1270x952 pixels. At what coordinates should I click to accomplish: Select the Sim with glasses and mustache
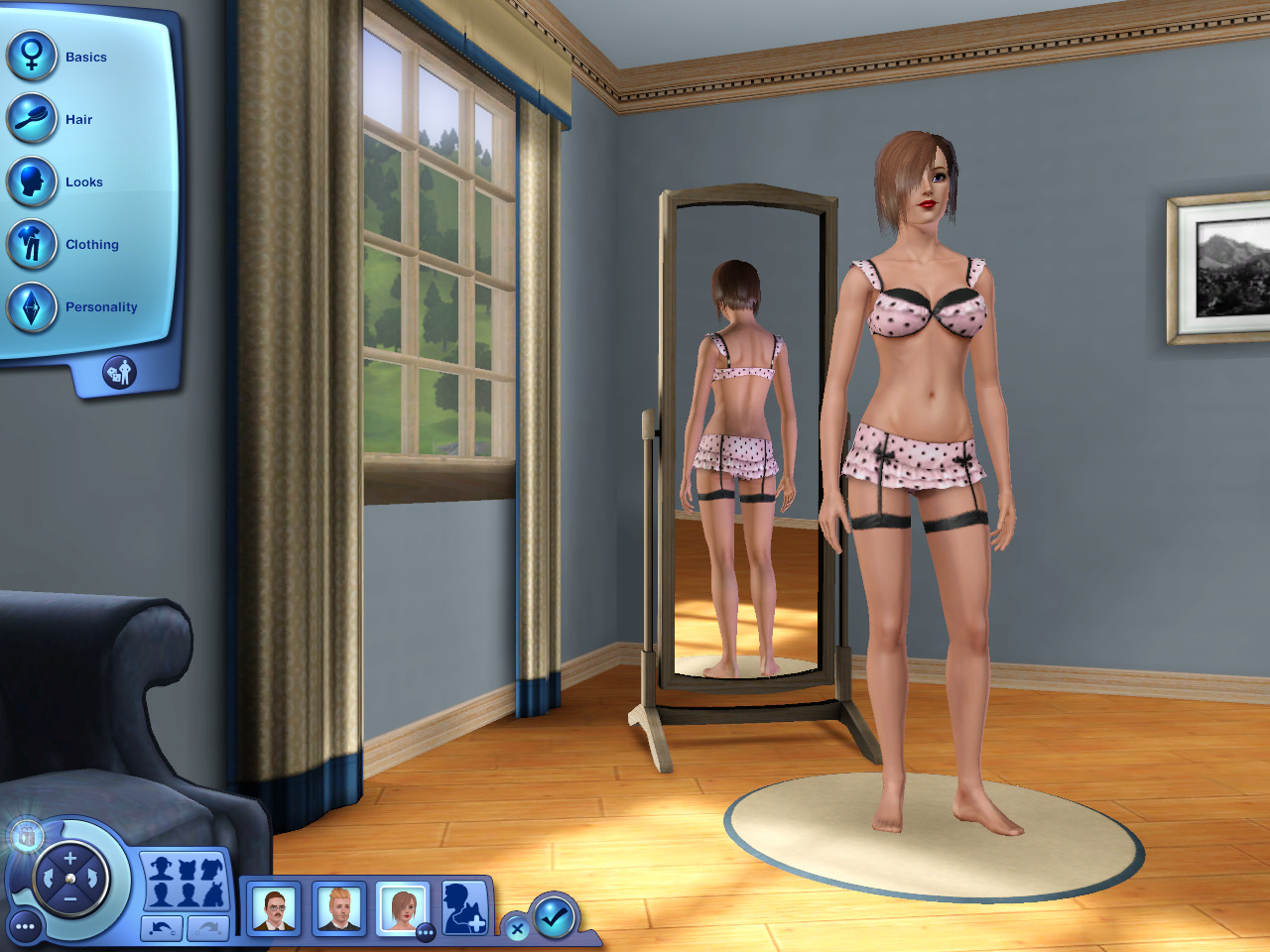click(x=274, y=908)
